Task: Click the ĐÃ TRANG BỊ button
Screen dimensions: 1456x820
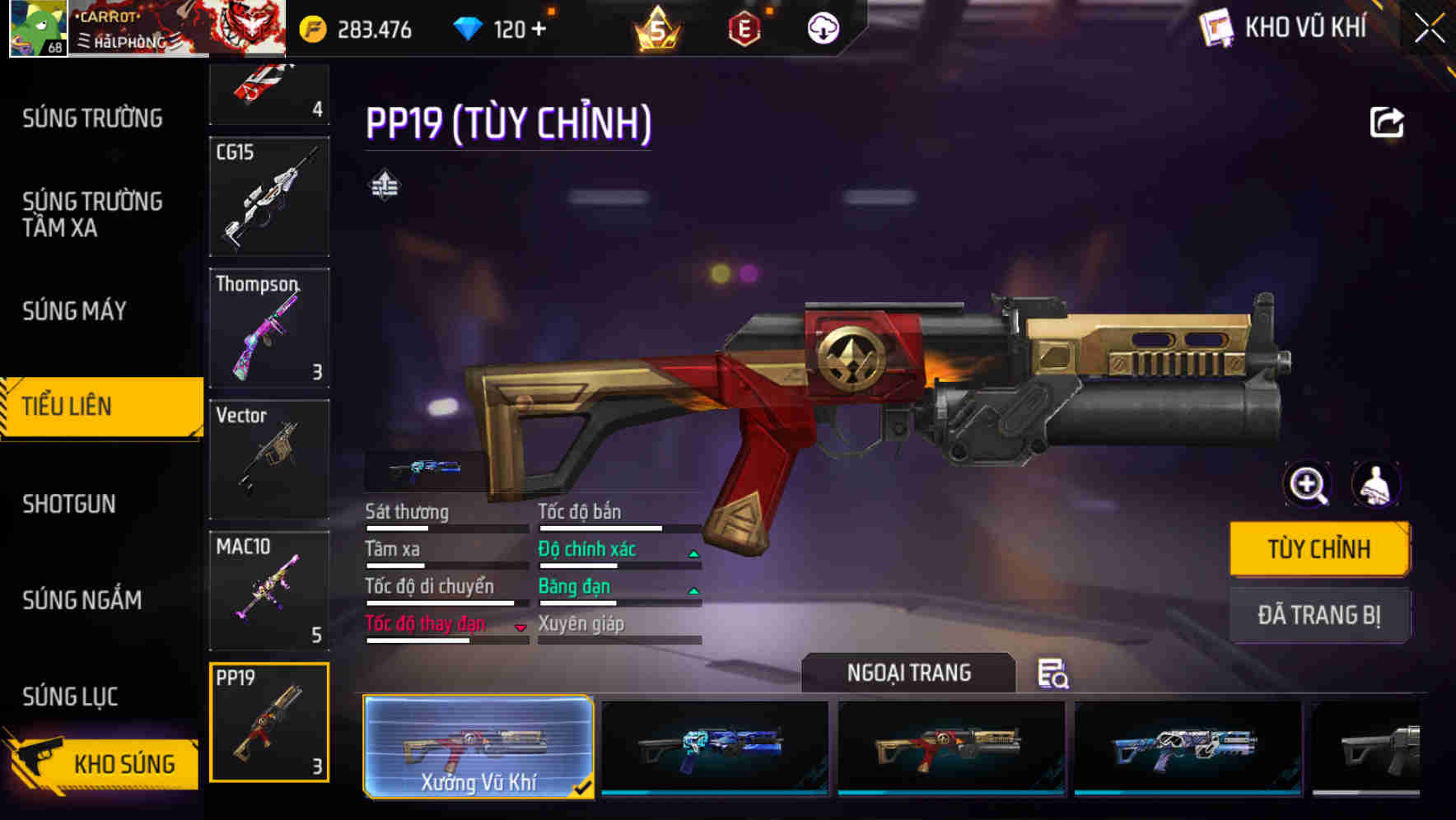Action: pos(1318,615)
